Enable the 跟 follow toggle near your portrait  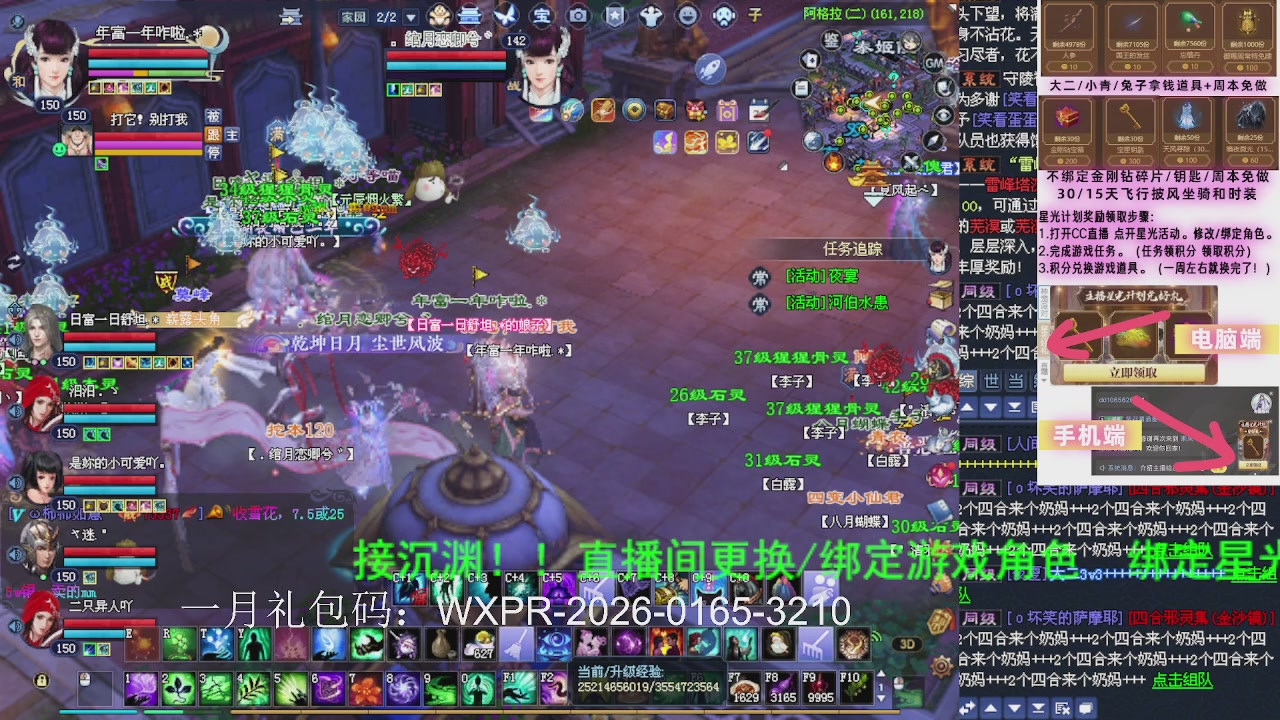[x=213, y=136]
